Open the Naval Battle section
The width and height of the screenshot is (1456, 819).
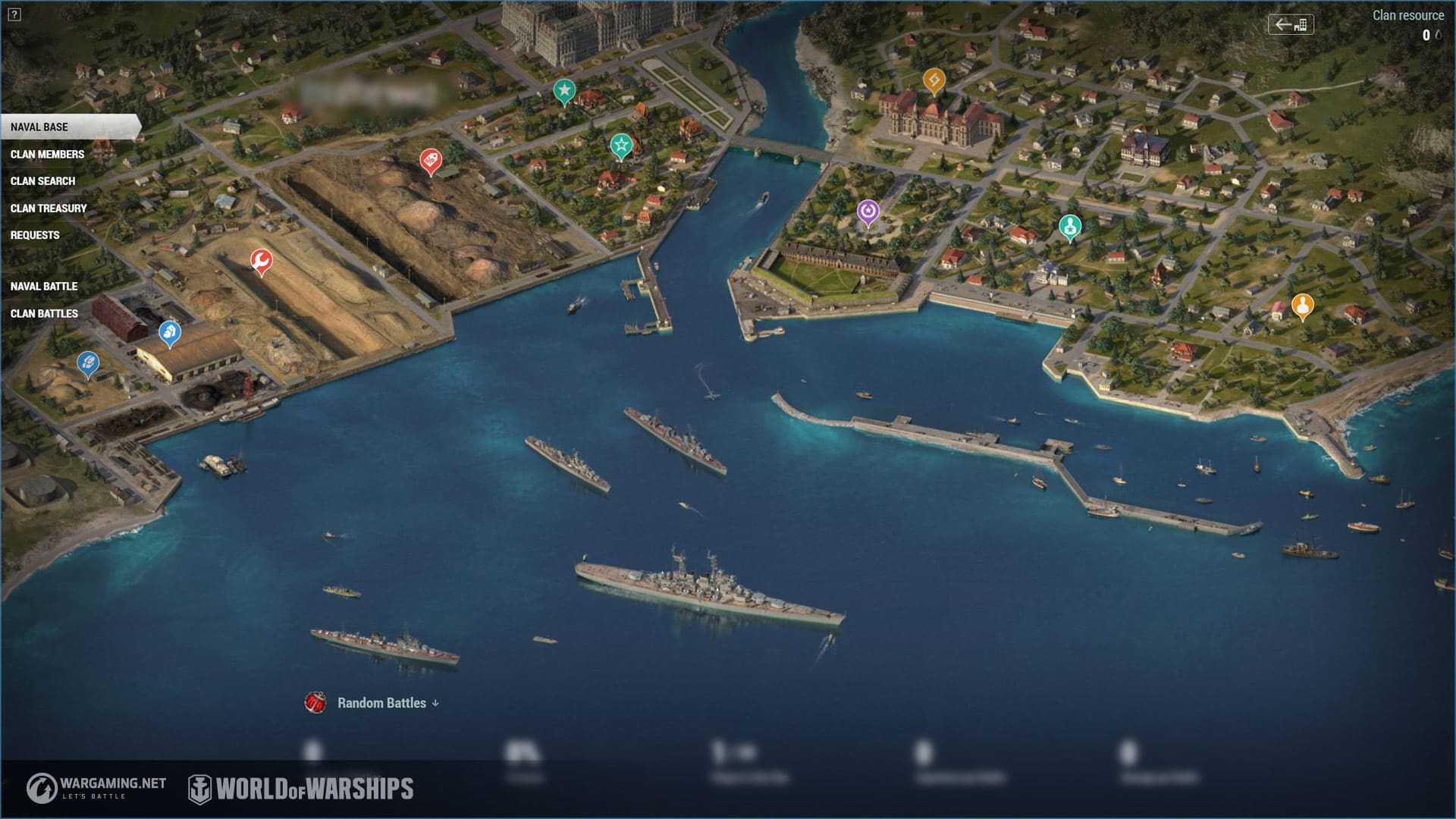[x=44, y=287]
